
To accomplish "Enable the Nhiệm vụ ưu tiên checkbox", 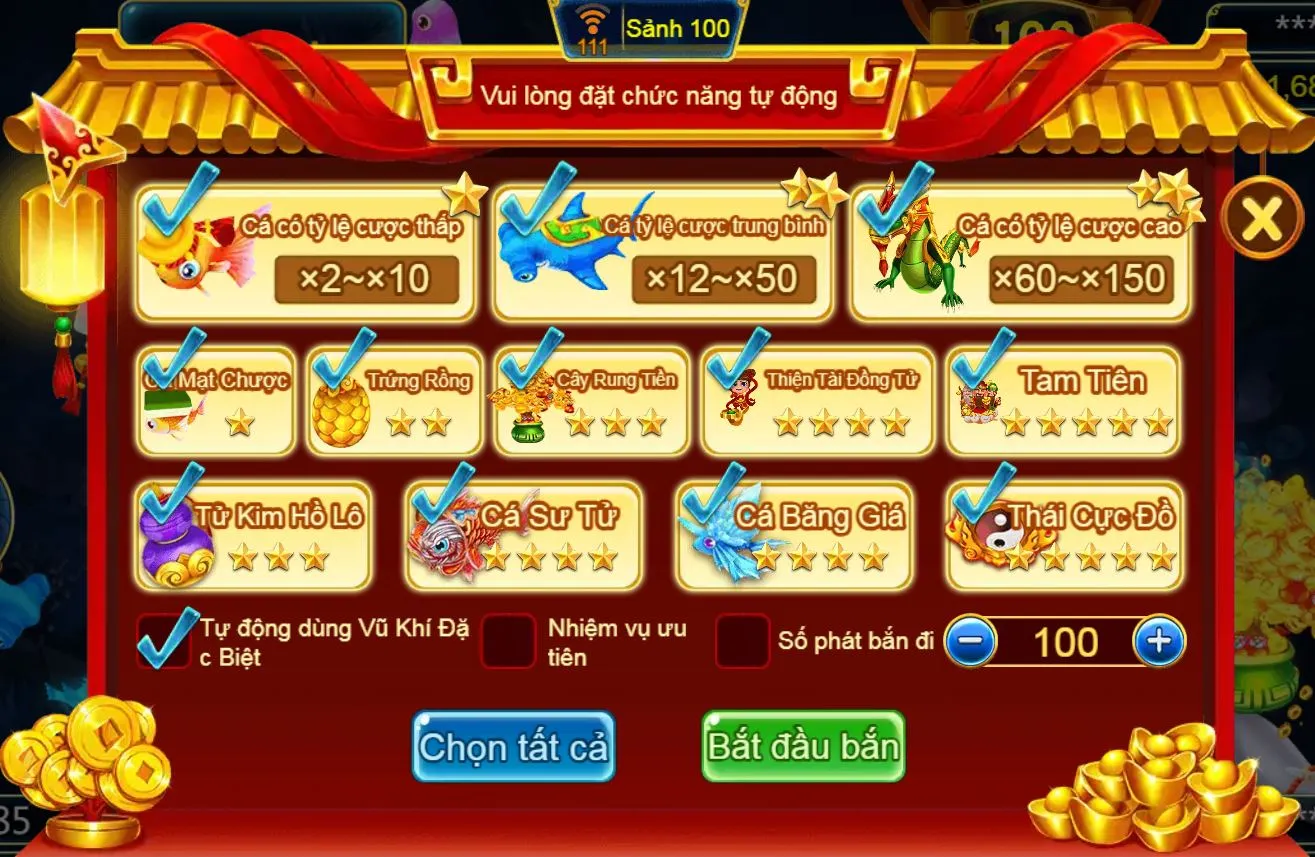I will (508, 641).
